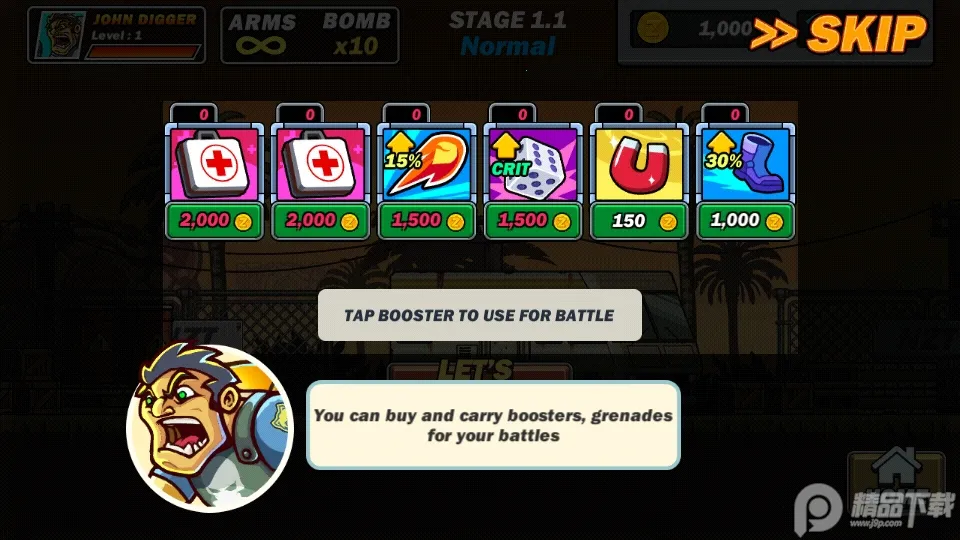Tap the price button under the CRIT dice
Screen dimensions: 960x540
coord(533,221)
